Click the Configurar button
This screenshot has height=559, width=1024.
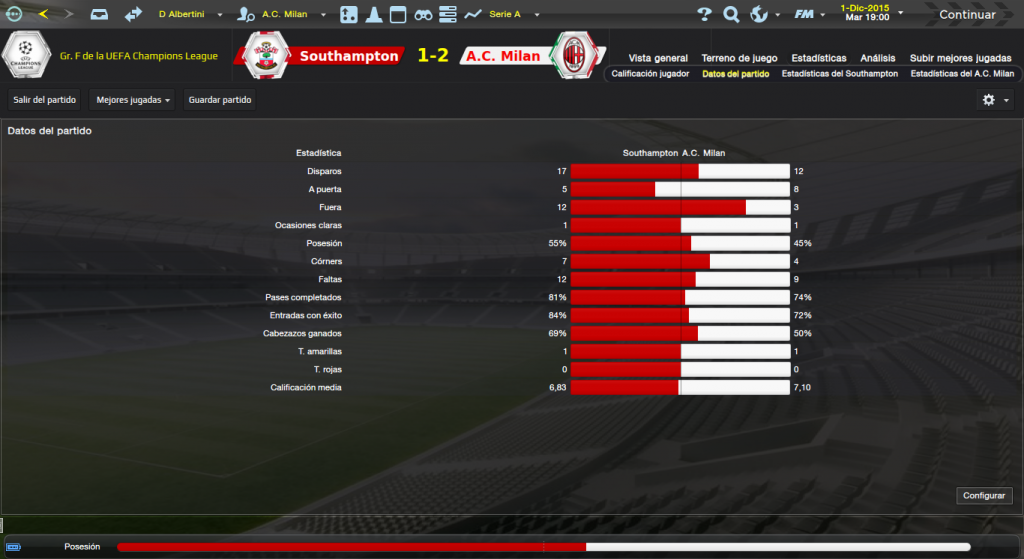pyautogui.click(x=986, y=496)
